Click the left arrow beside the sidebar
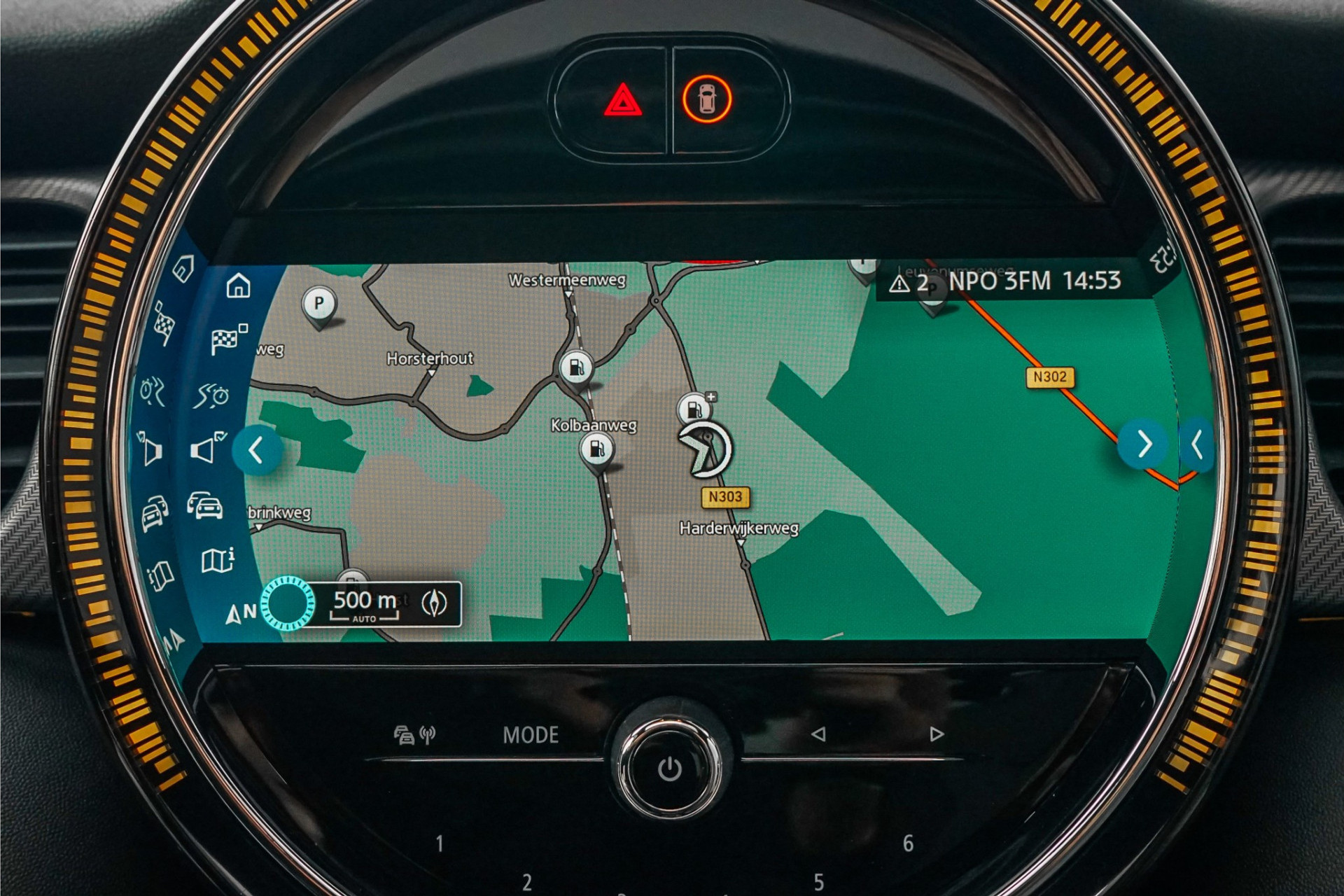This screenshot has height=896, width=1344. (257, 450)
